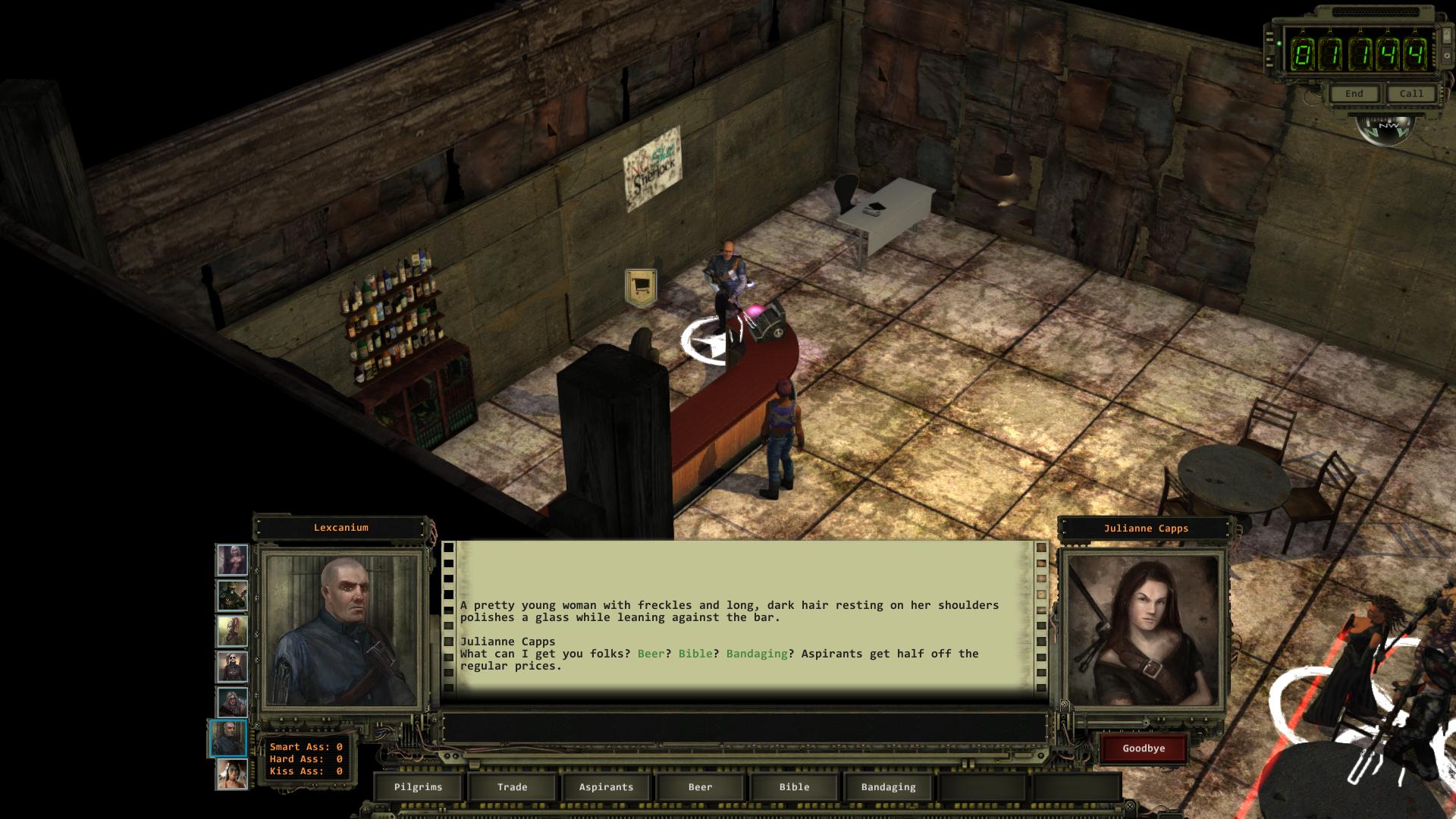Select the gas-mask soldier party portrait
Image resolution: width=1456 pixels, height=819 pixels.
[232, 596]
